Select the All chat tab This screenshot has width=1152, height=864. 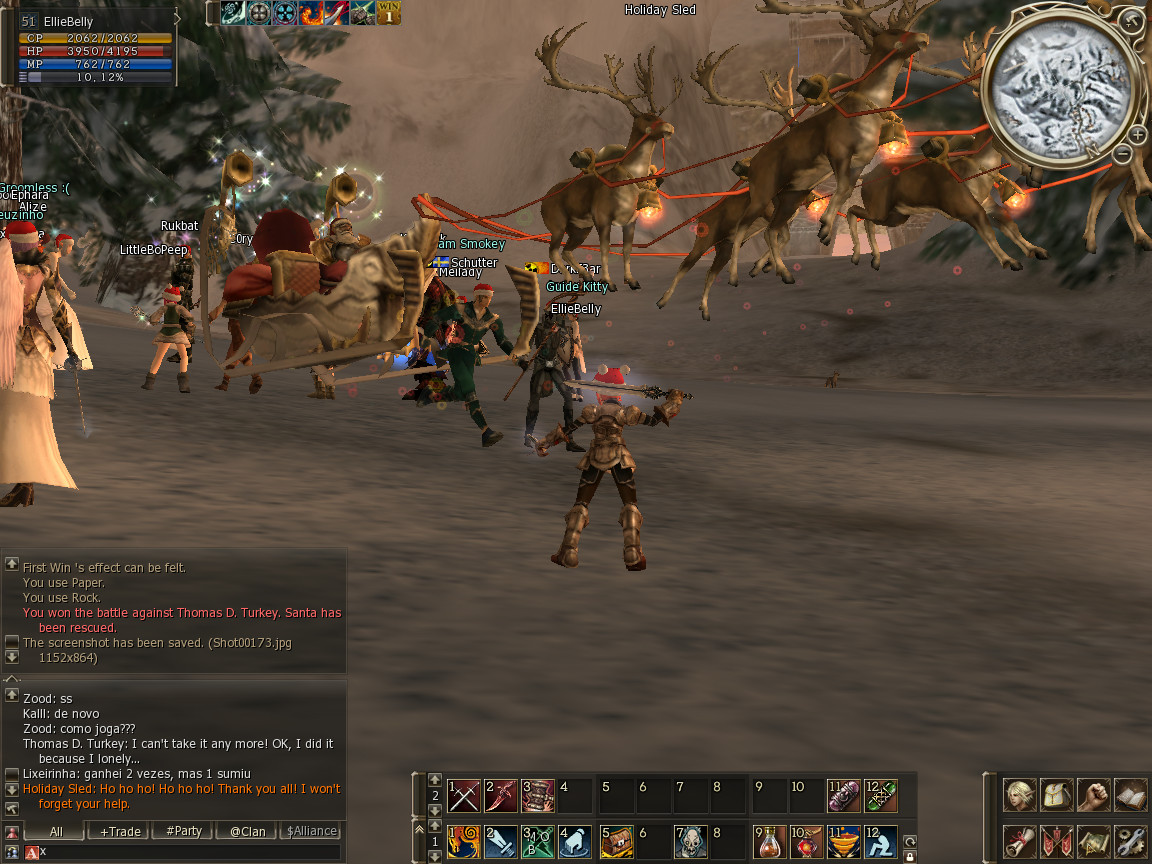point(56,831)
